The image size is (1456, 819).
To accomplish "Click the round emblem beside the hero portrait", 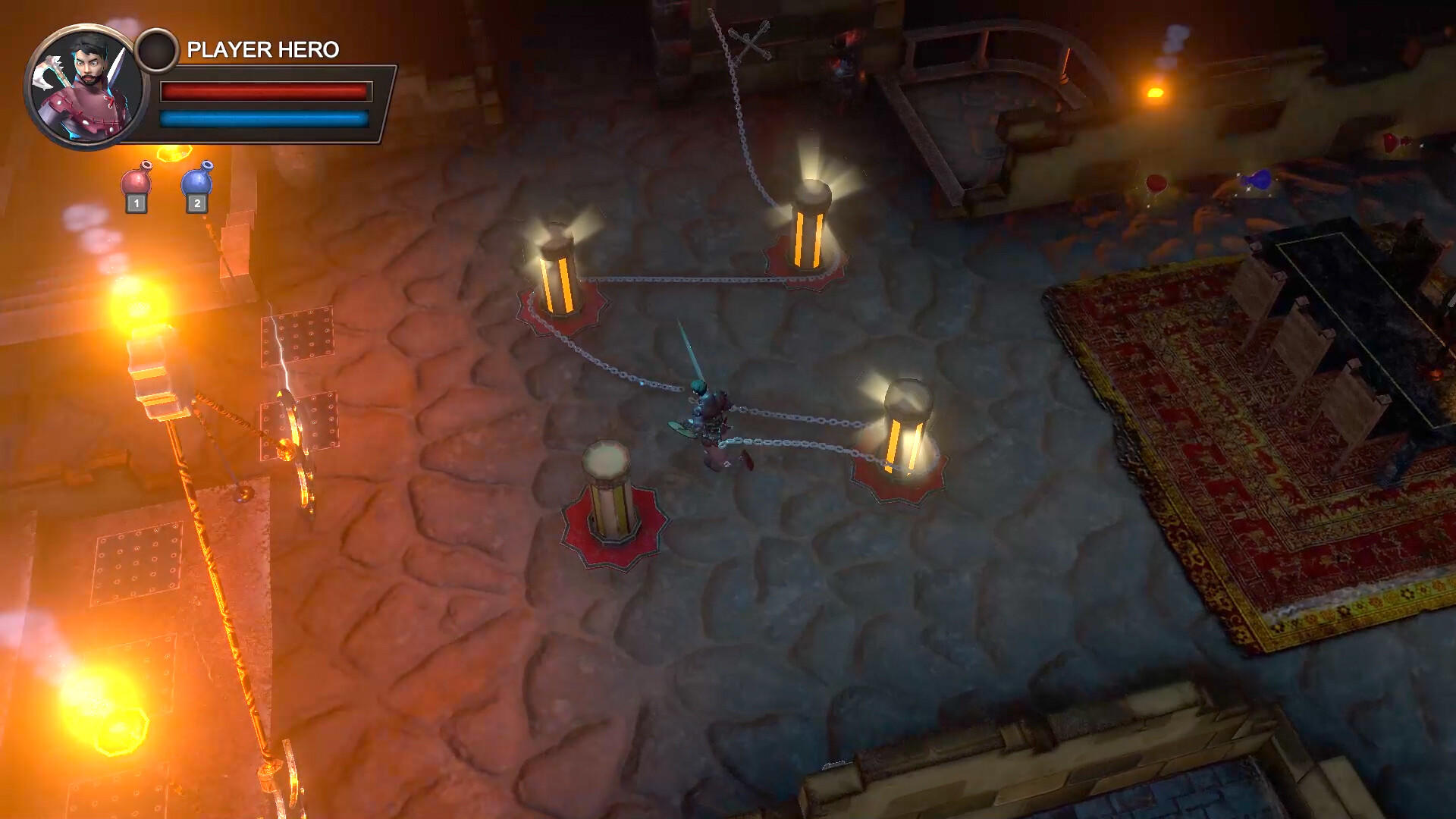I will (159, 49).
